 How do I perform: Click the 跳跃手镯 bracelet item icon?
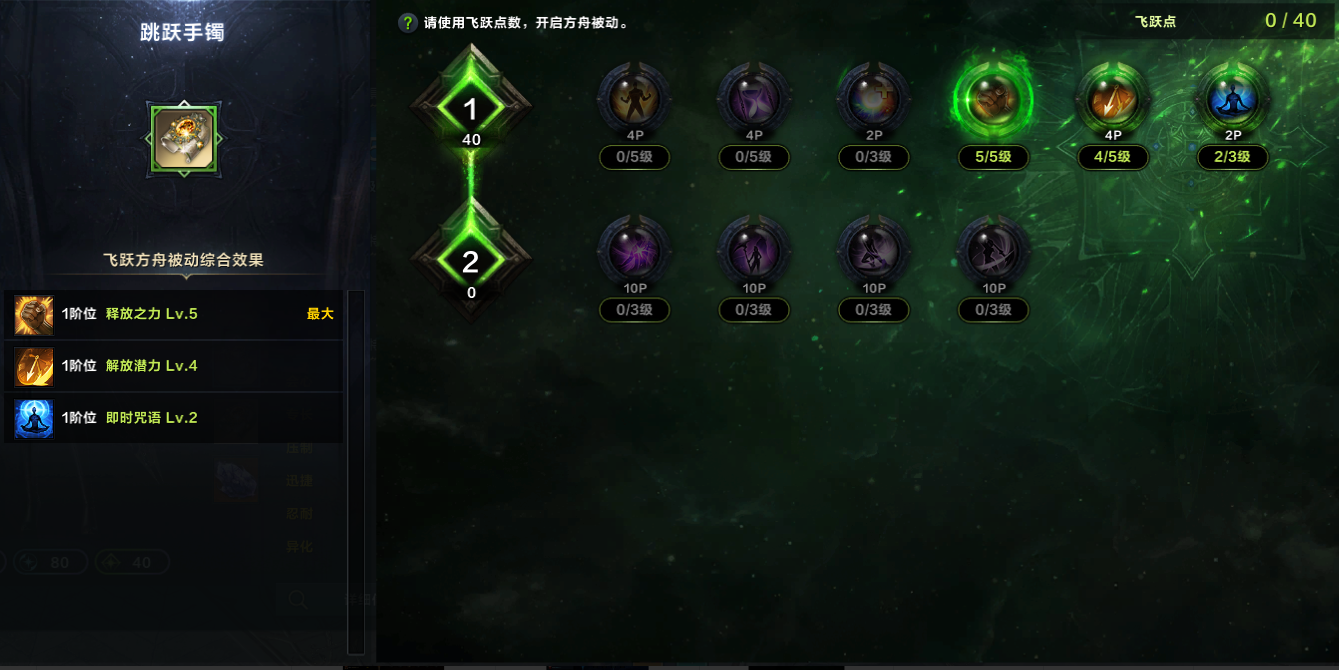(x=182, y=138)
